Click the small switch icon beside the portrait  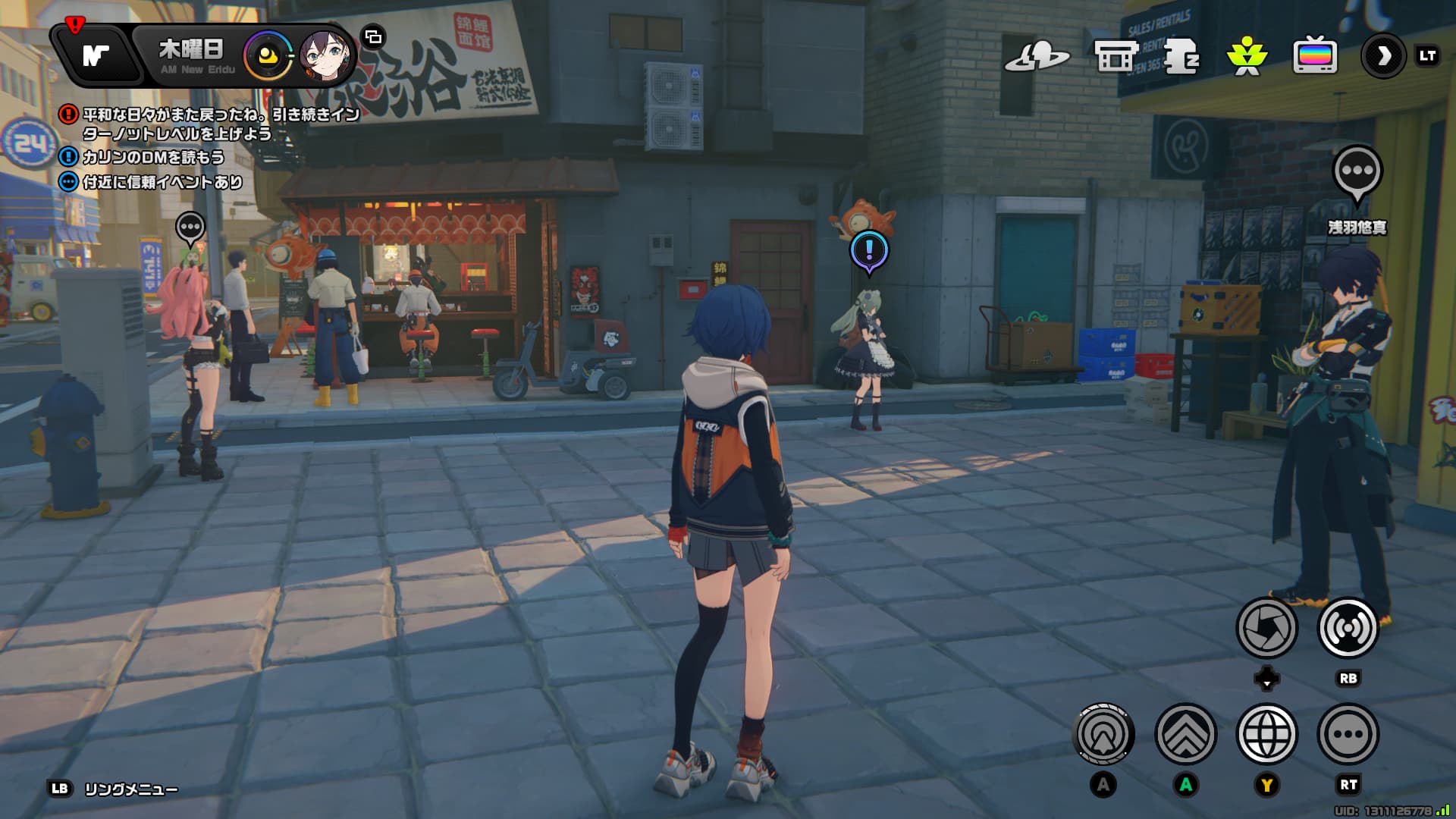pos(373,36)
